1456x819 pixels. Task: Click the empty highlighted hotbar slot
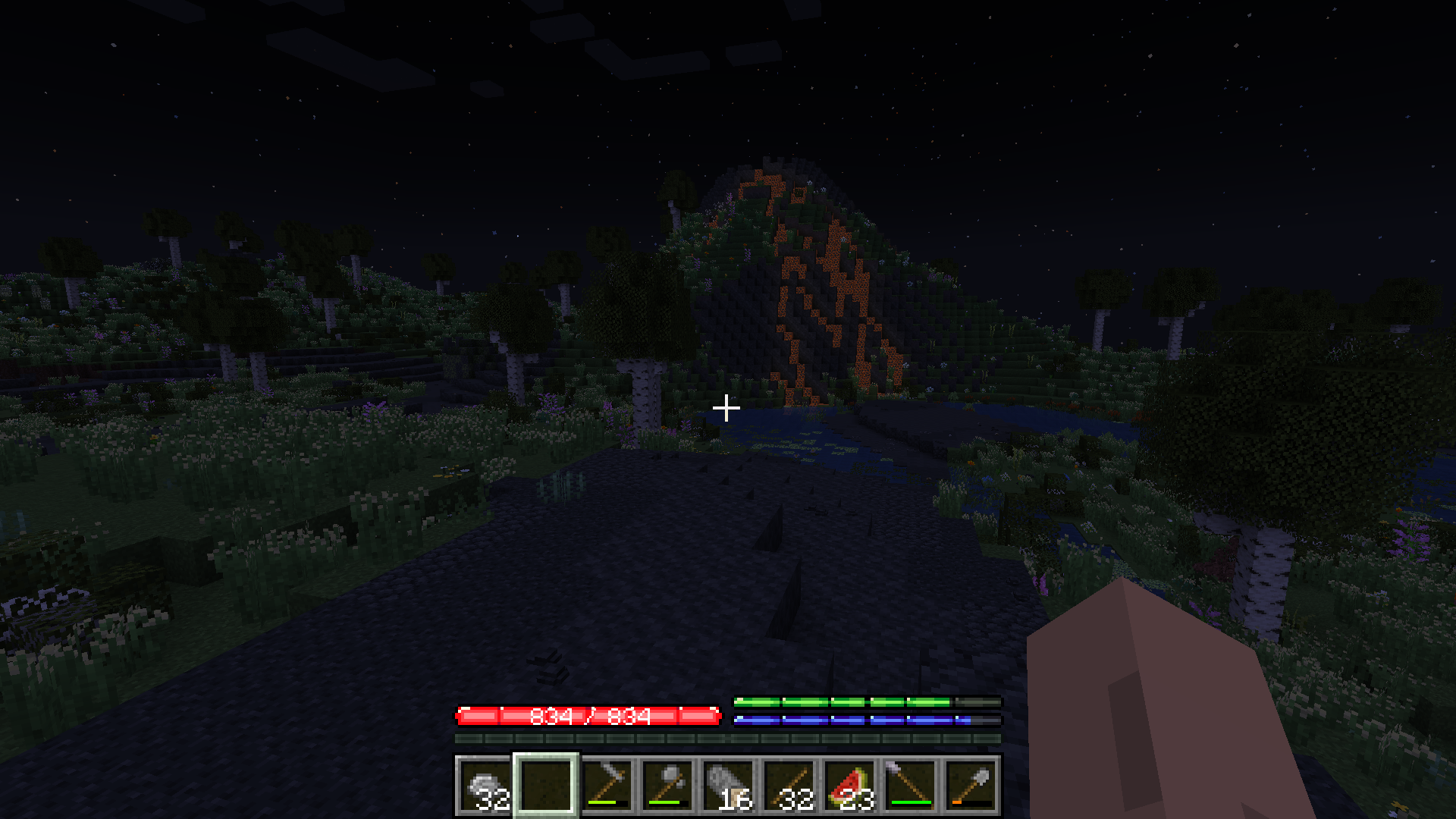546,785
